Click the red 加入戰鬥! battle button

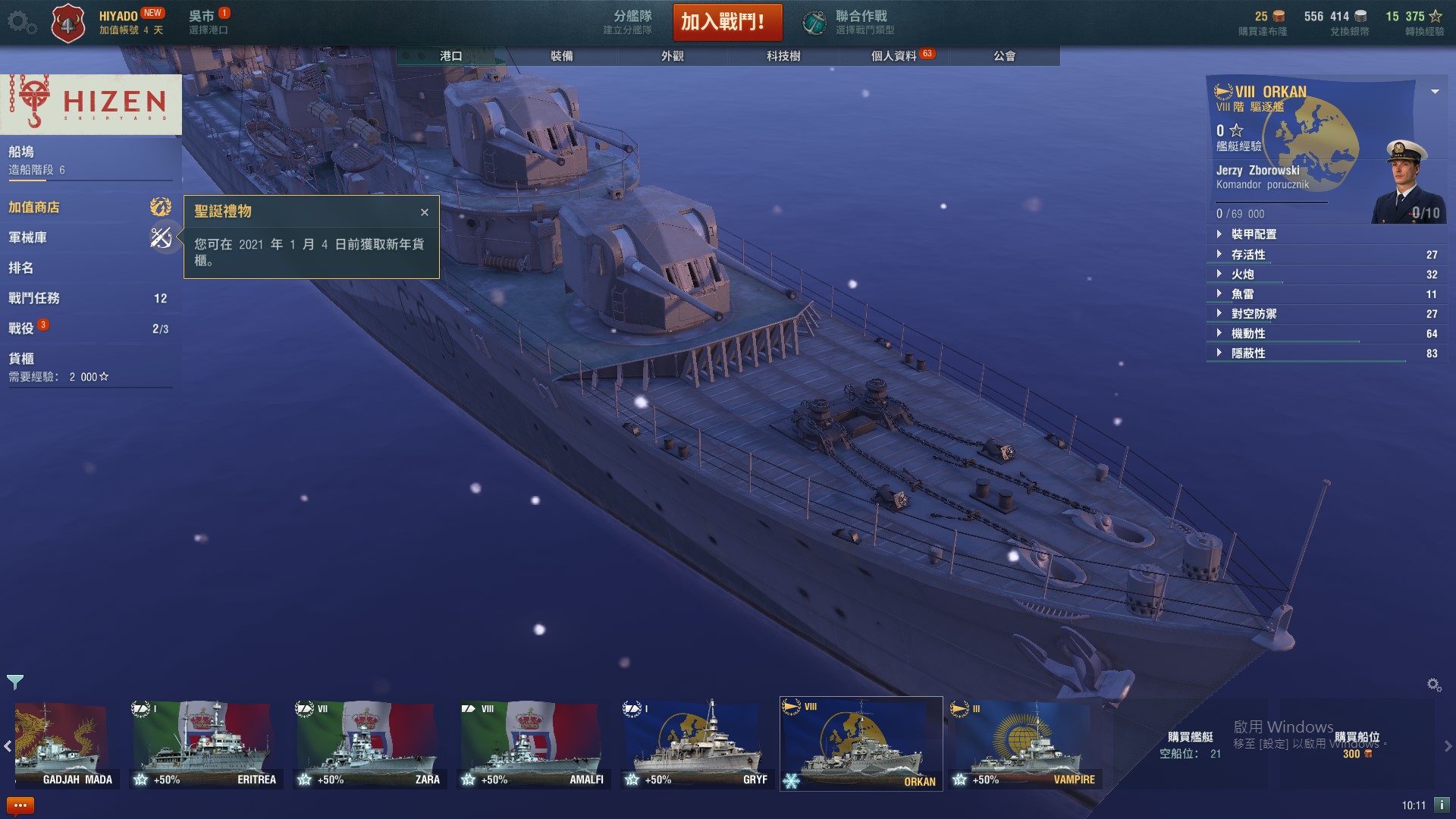pyautogui.click(x=727, y=22)
